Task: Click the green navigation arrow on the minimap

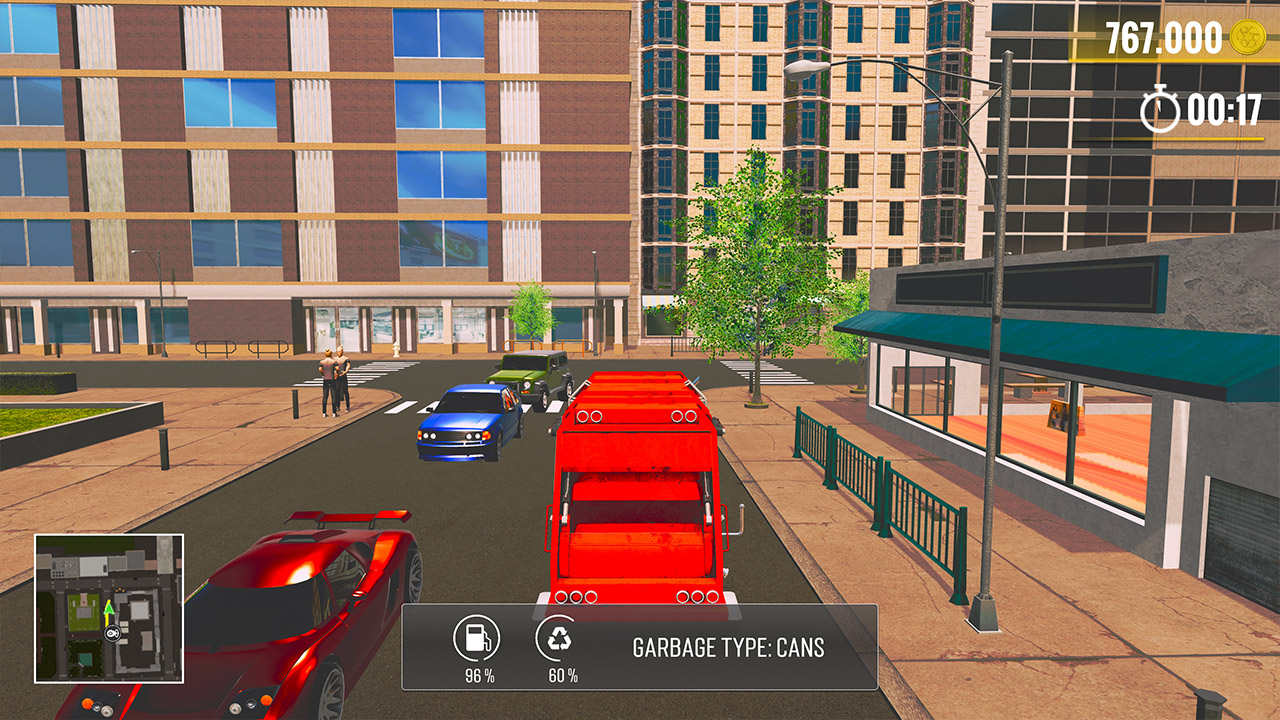Action: [108, 609]
